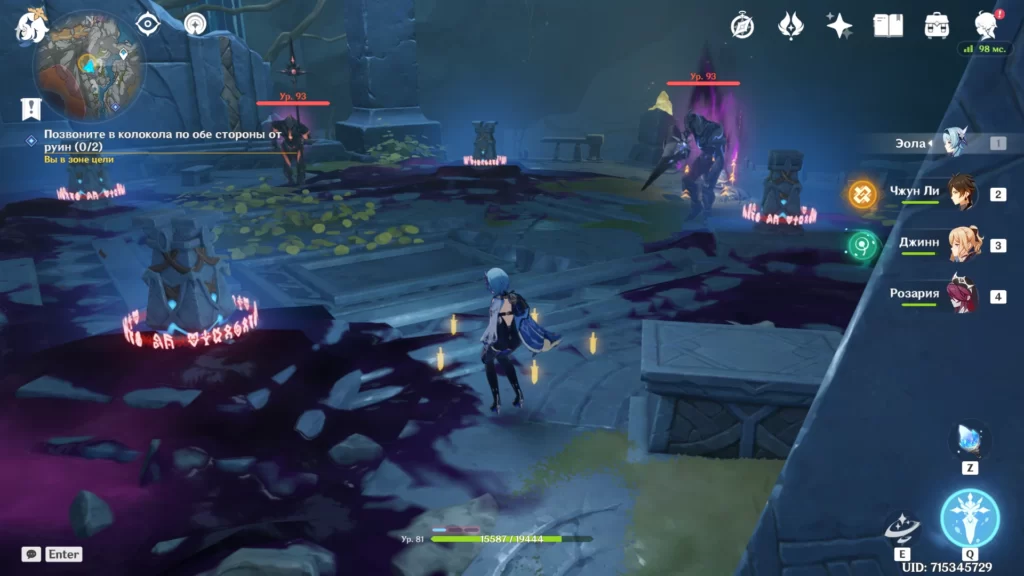Open the winged emblem icon
Screen dimensions: 1024x576
click(791, 26)
